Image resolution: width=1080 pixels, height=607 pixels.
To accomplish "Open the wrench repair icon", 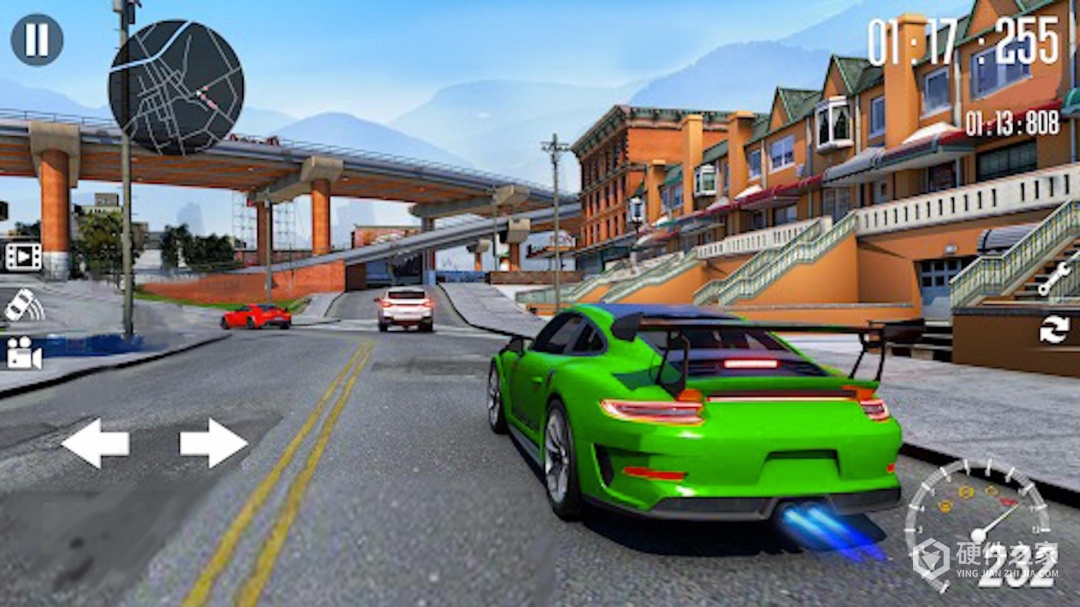I will (1055, 280).
